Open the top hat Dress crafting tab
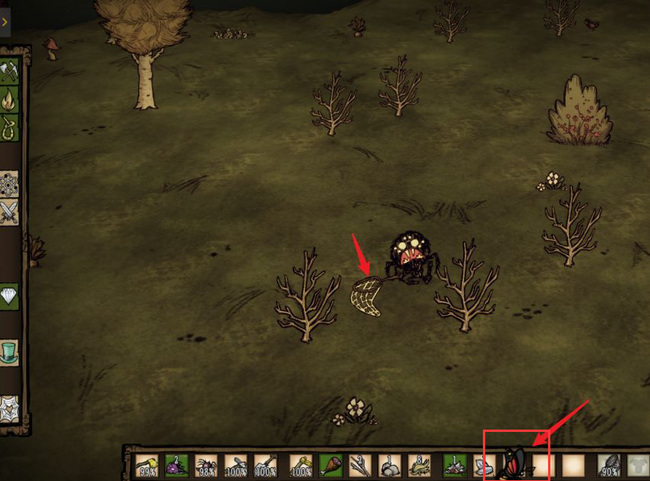The width and height of the screenshot is (650, 481). click(10, 352)
